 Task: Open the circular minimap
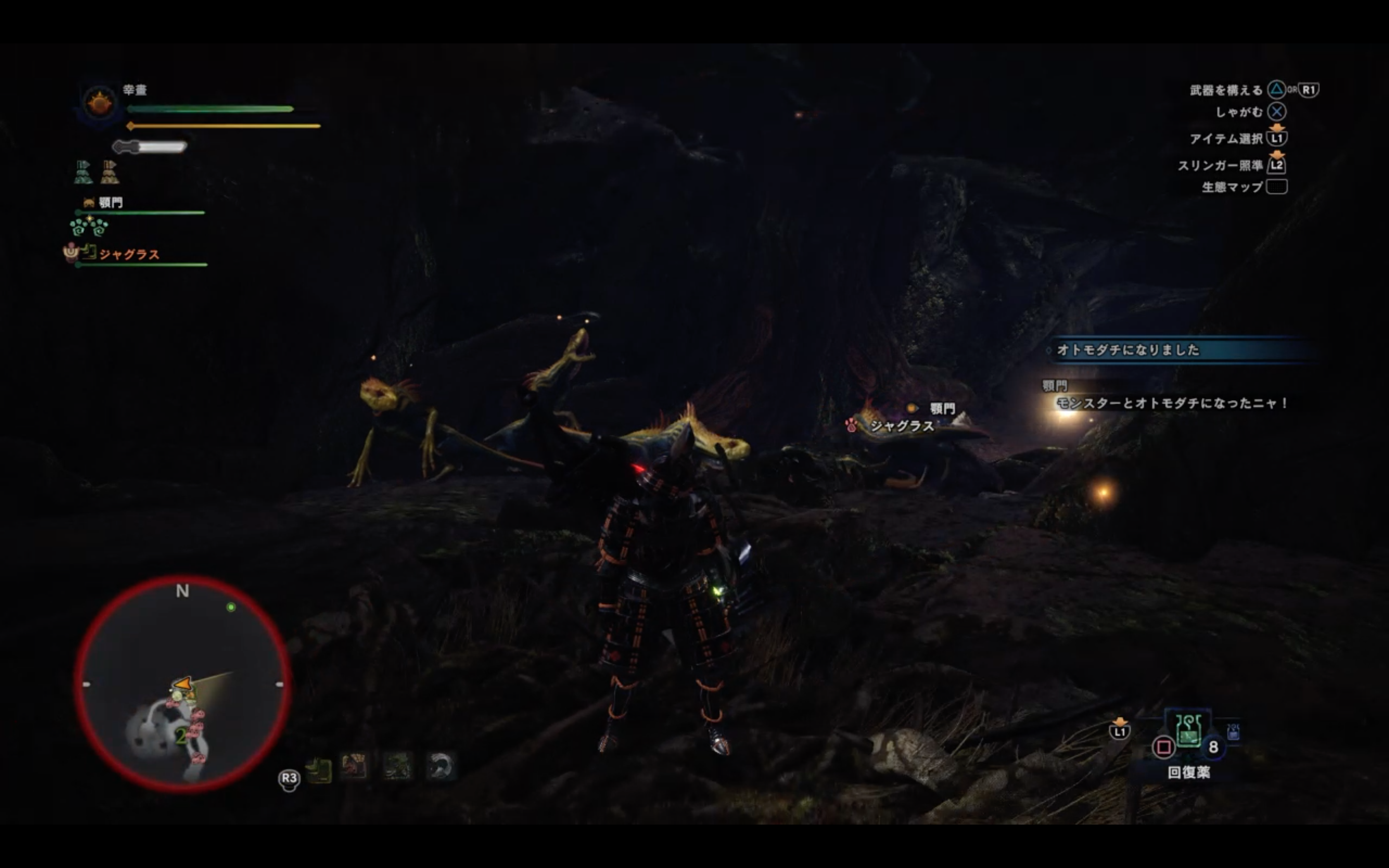[183, 684]
